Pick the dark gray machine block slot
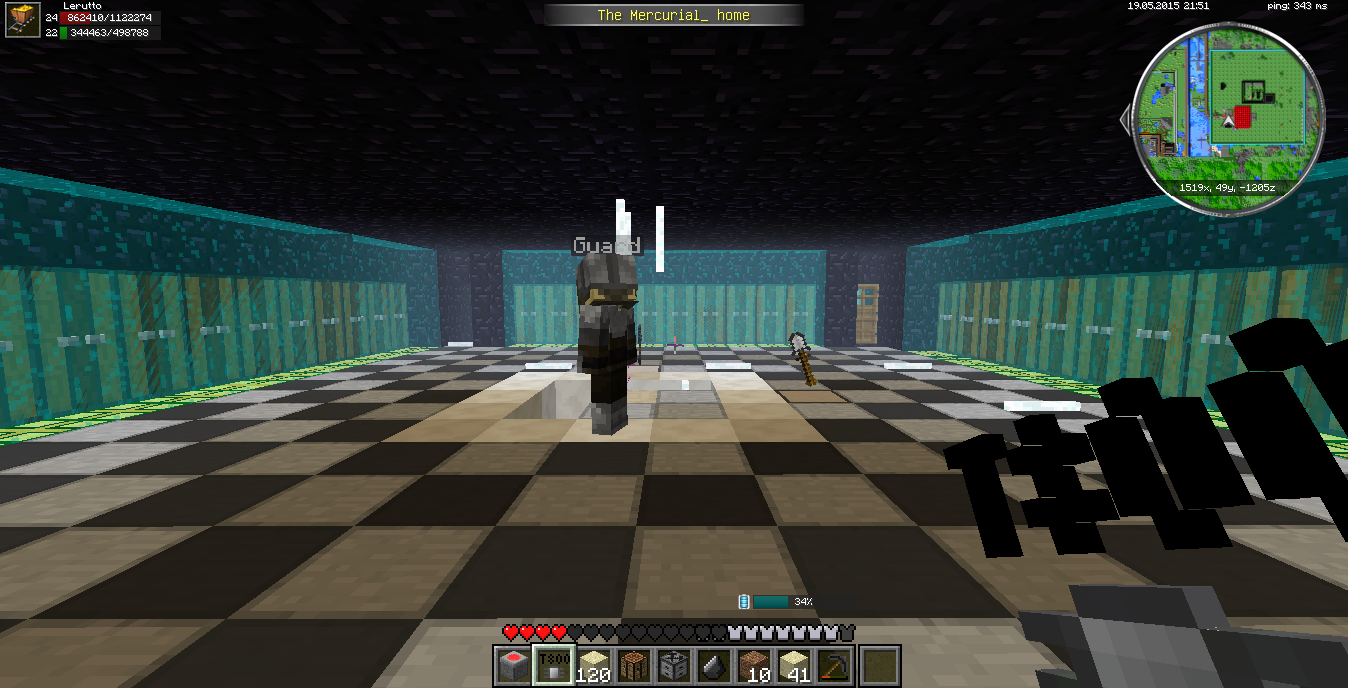The height and width of the screenshot is (688, 1348). [x=673, y=666]
